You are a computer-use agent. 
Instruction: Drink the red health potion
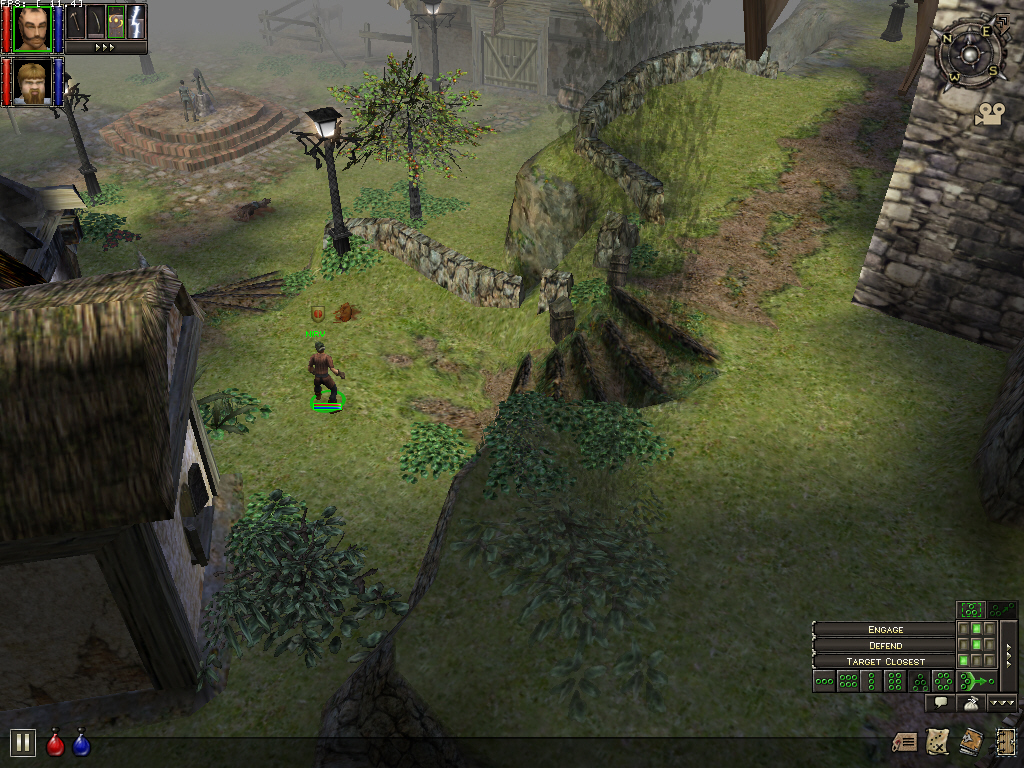tap(56, 744)
